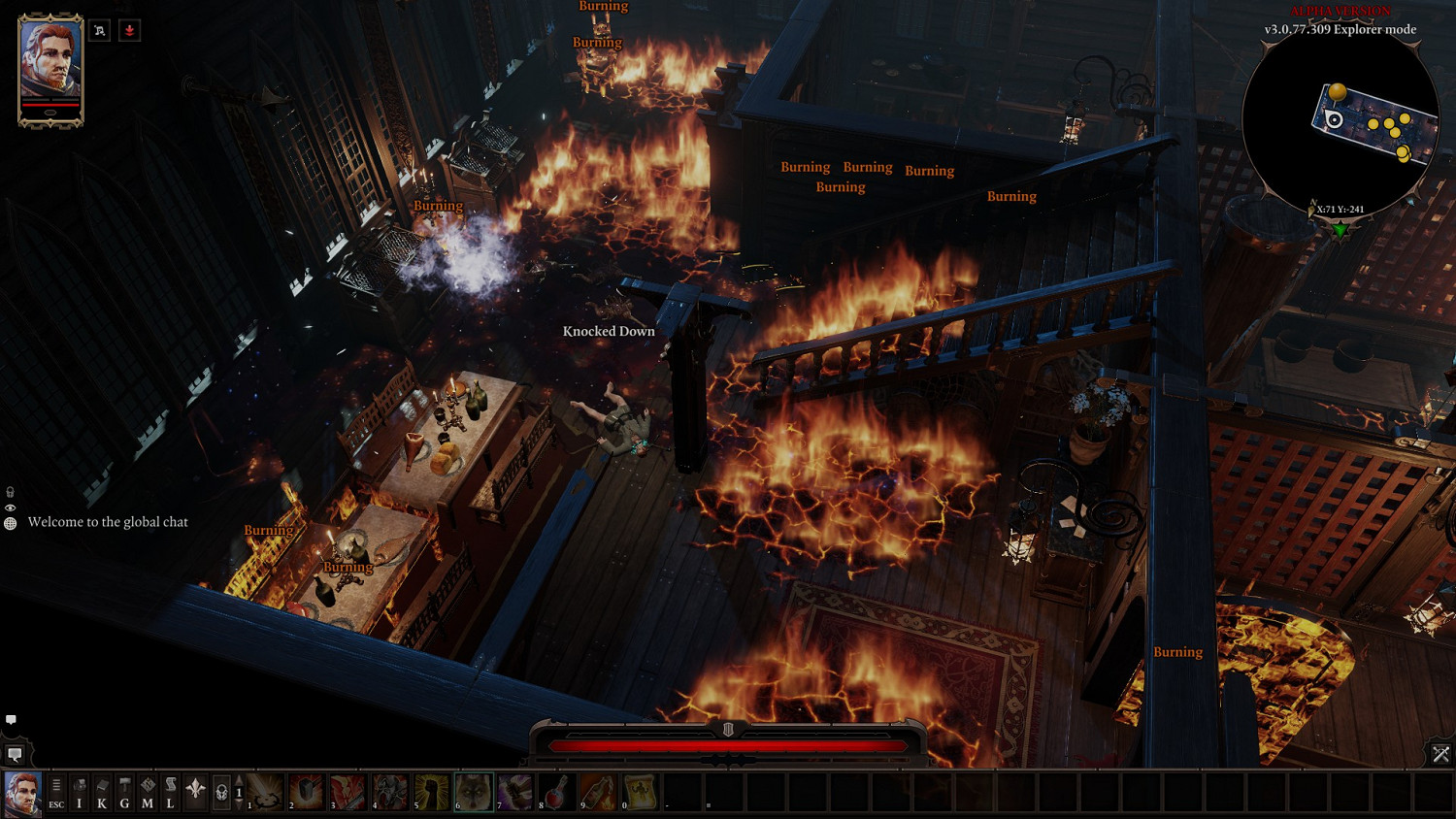
Task: Open the inventory with the I button
Action: (x=80, y=791)
